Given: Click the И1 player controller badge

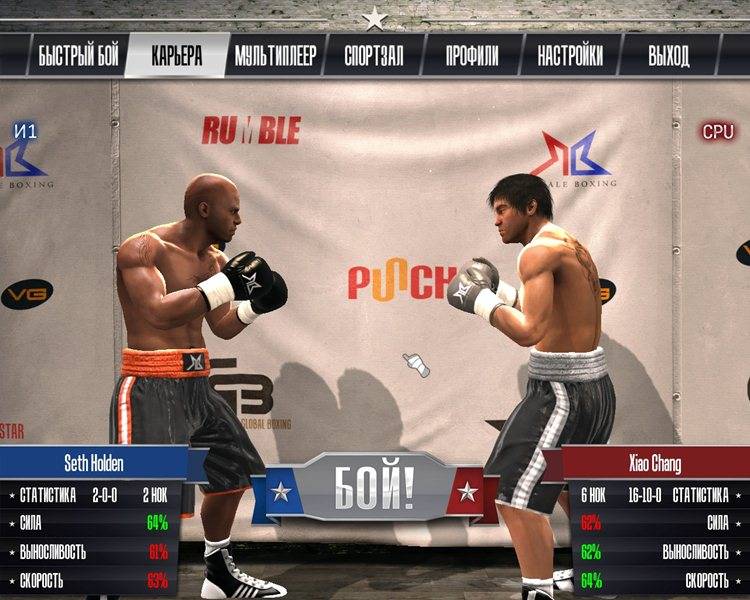Looking at the screenshot, I should tap(27, 130).
